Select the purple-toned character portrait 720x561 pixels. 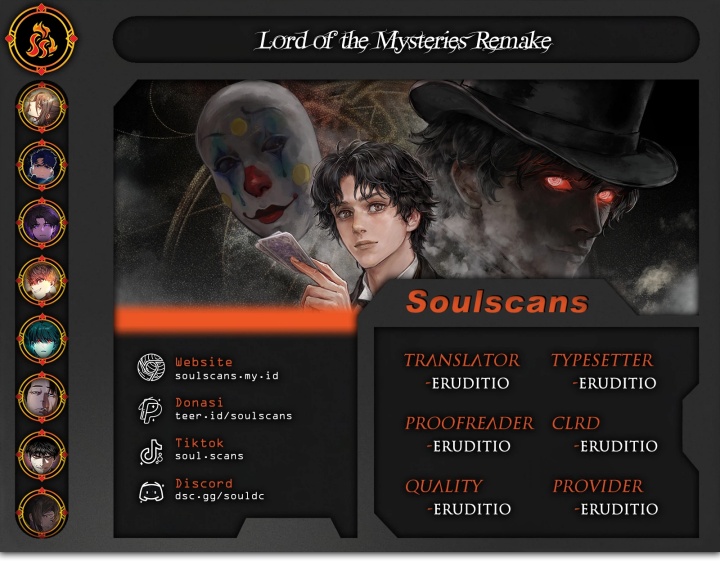coord(42,223)
